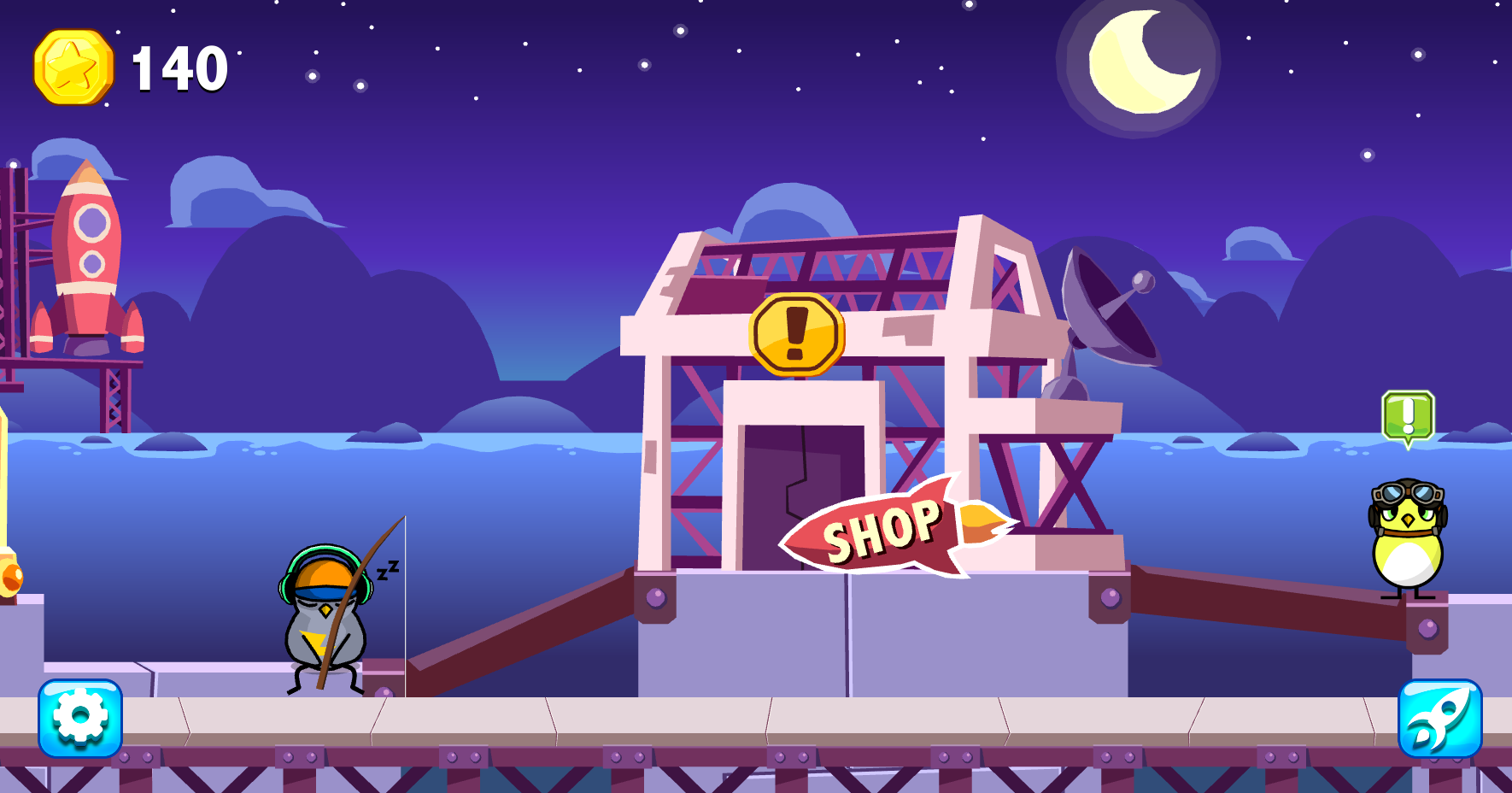The image size is (1512, 793).
Task: Click the coin counter star icon
Action: (x=73, y=68)
